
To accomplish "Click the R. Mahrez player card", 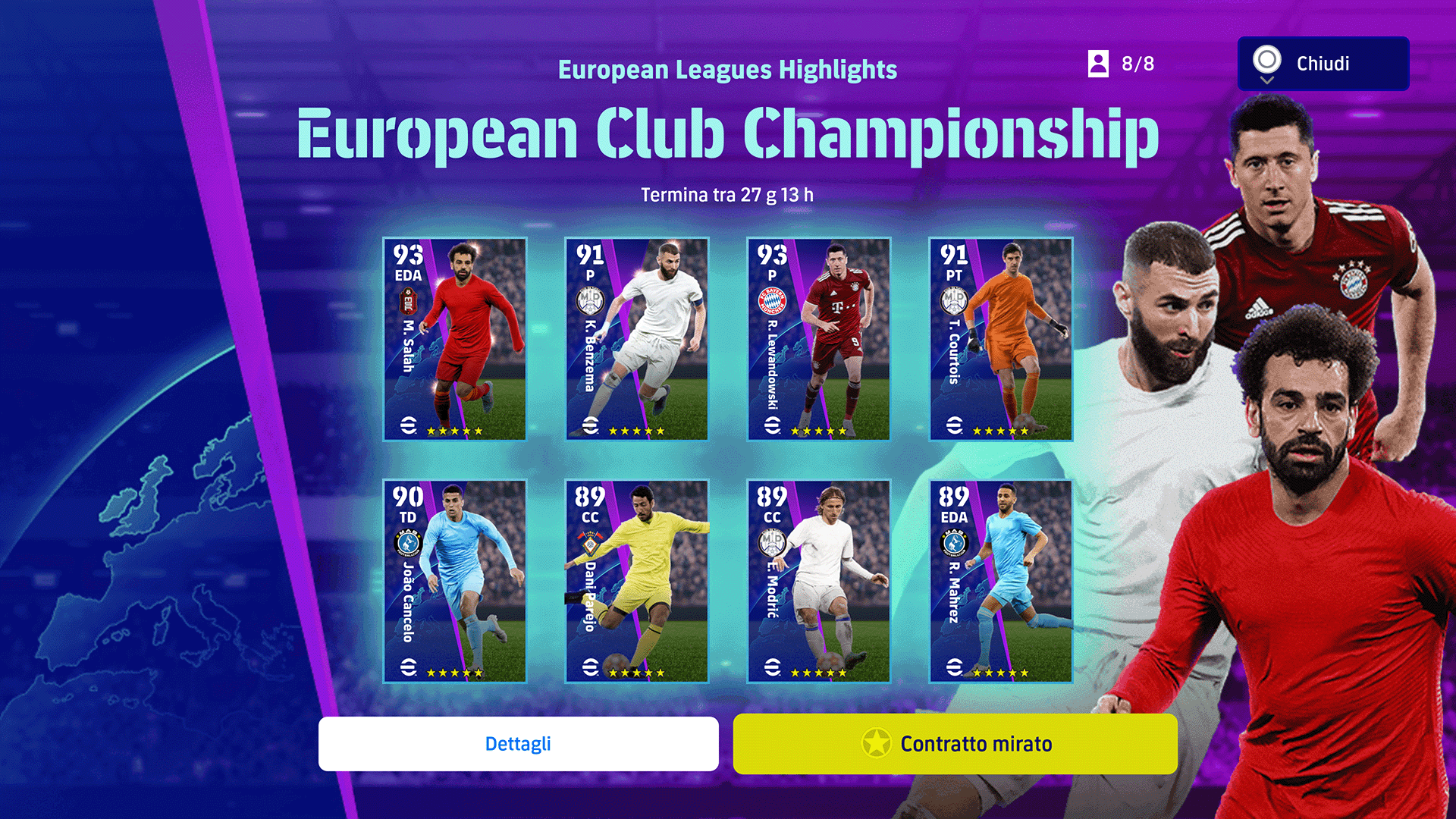I will click(x=1000, y=581).
